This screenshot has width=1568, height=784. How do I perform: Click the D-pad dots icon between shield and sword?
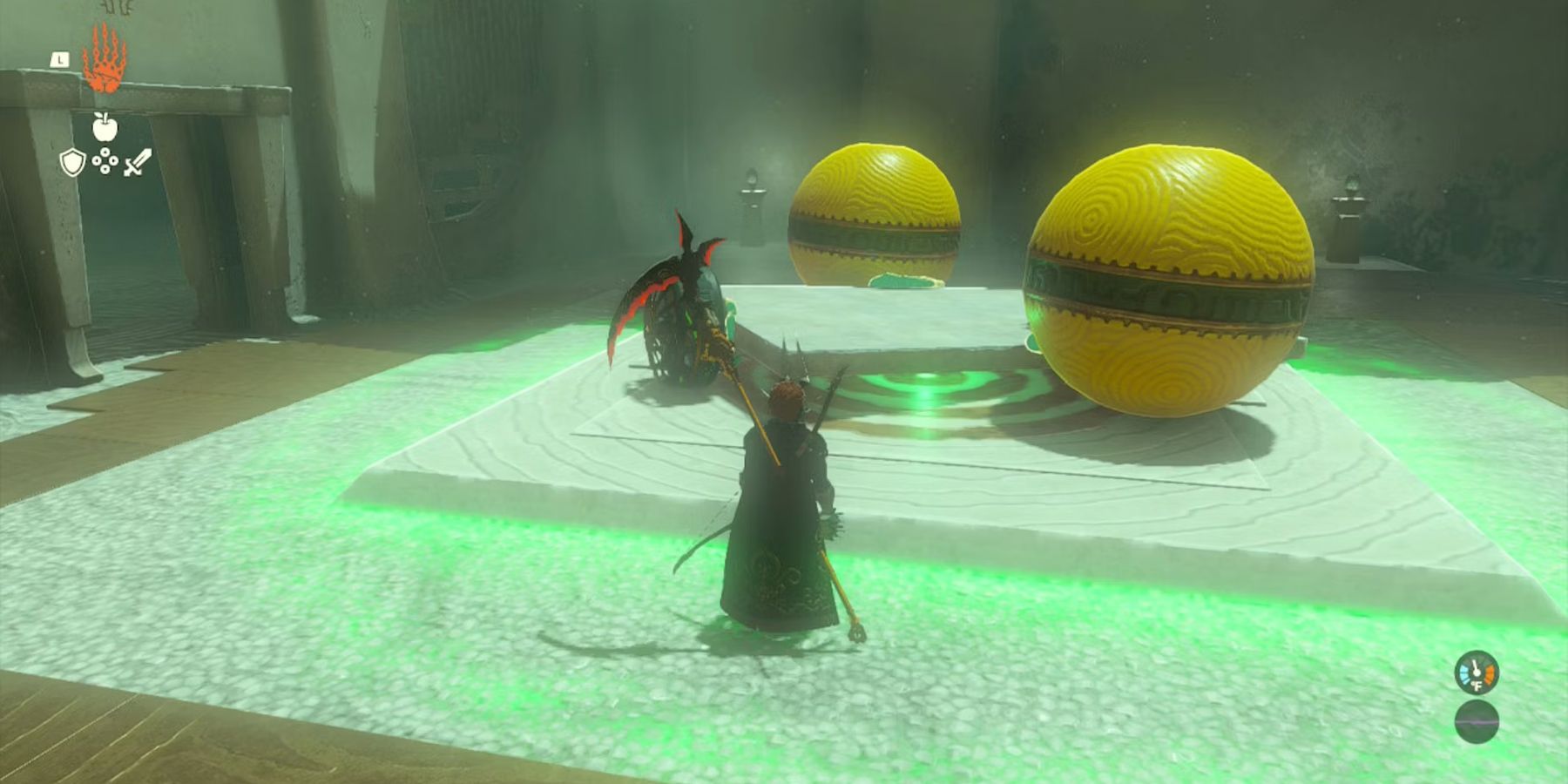point(105,161)
